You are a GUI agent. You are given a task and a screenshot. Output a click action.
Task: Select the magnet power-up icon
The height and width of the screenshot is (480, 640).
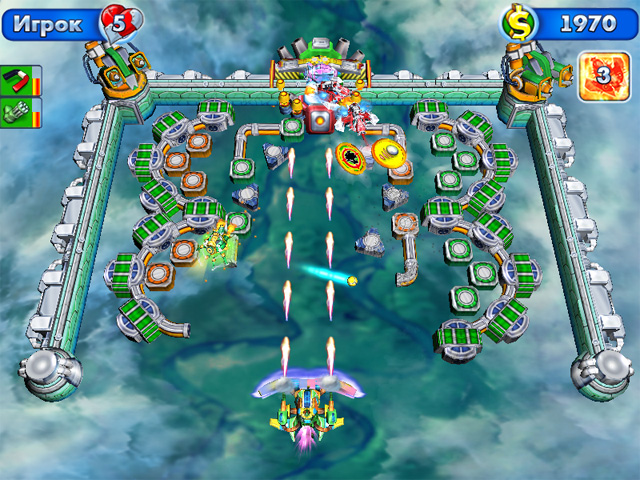tap(18, 79)
